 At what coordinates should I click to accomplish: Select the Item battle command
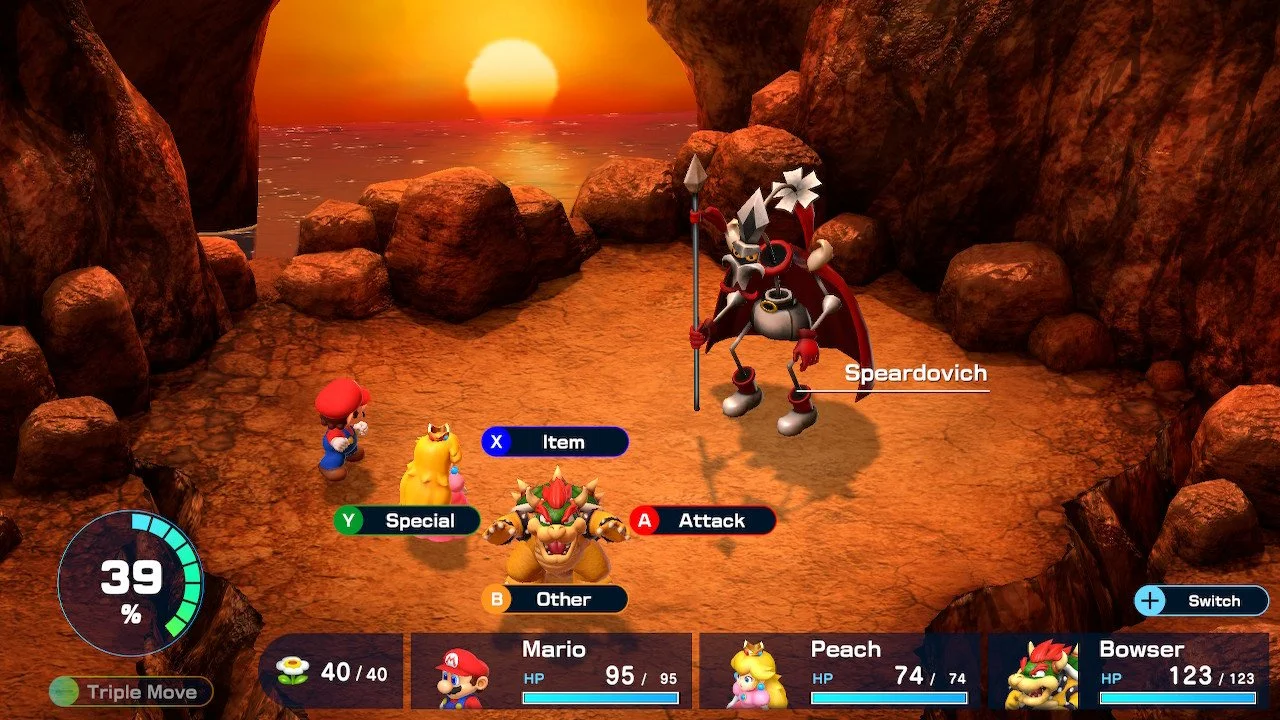[555, 442]
